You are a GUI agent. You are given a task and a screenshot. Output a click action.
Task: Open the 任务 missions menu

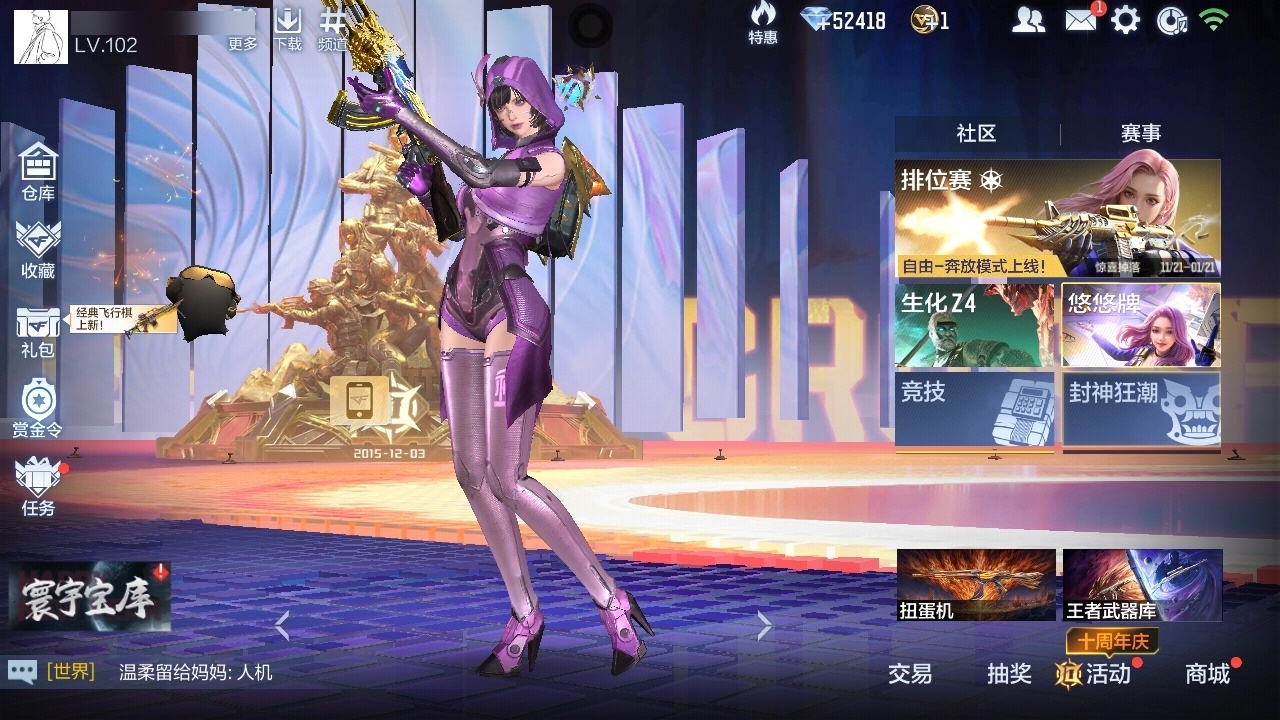tap(38, 487)
